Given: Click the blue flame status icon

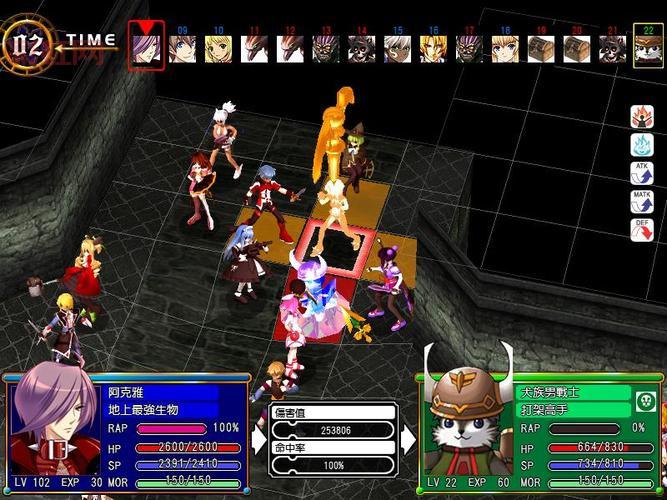Looking at the screenshot, I should click(642, 145).
